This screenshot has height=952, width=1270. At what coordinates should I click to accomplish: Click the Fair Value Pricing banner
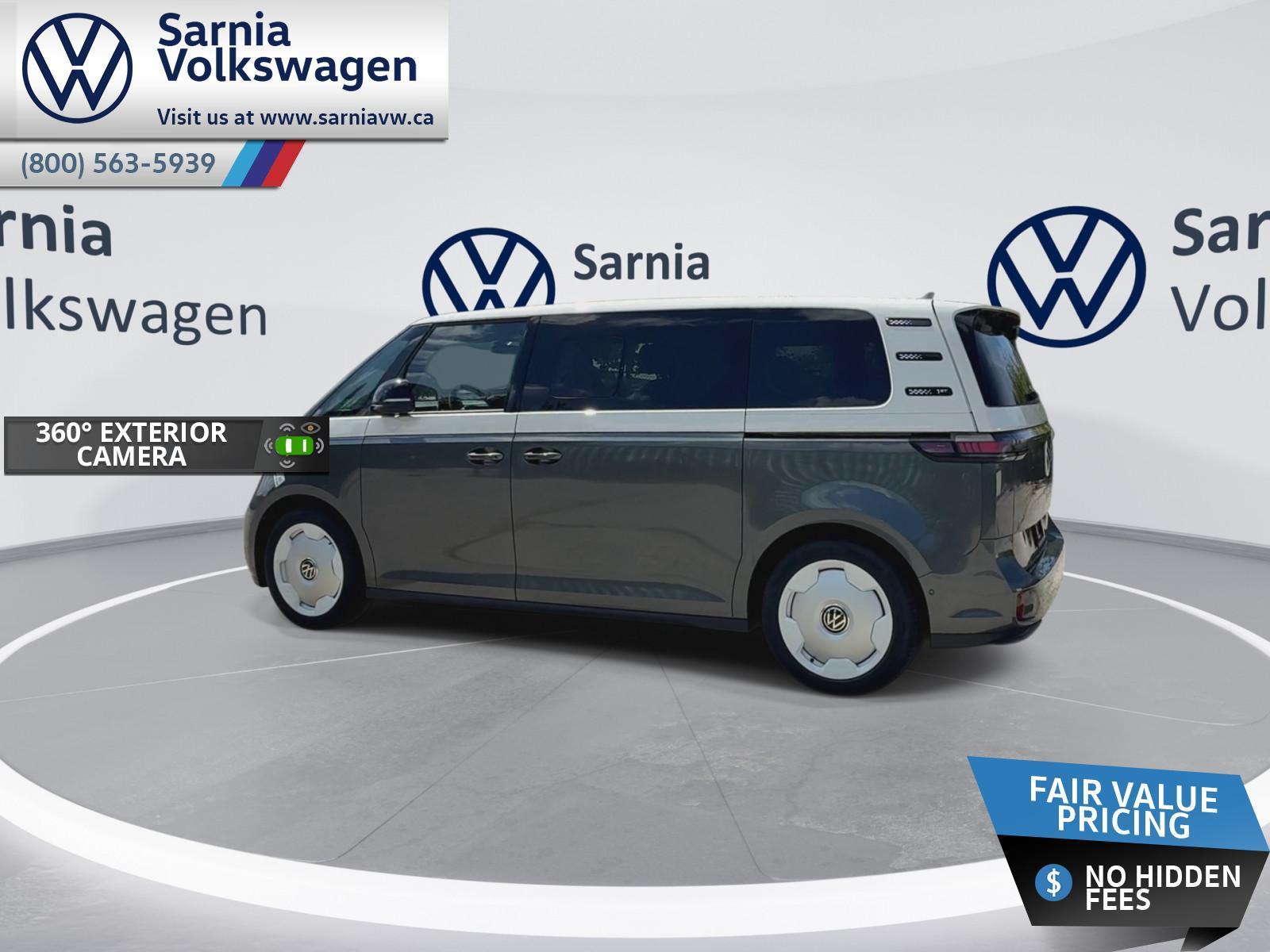(x=1122, y=808)
